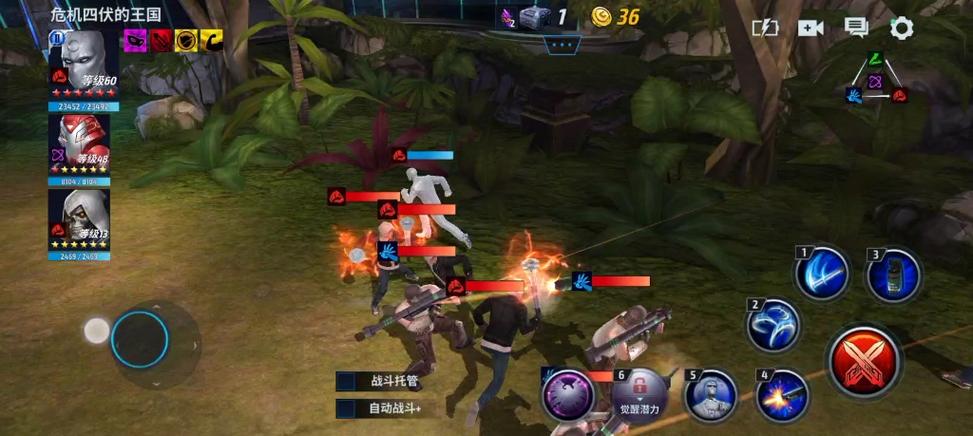Use skill 2 with the blue swirl icon
The height and width of the screenshot is (436, 973).
click(x=773, y=325)
